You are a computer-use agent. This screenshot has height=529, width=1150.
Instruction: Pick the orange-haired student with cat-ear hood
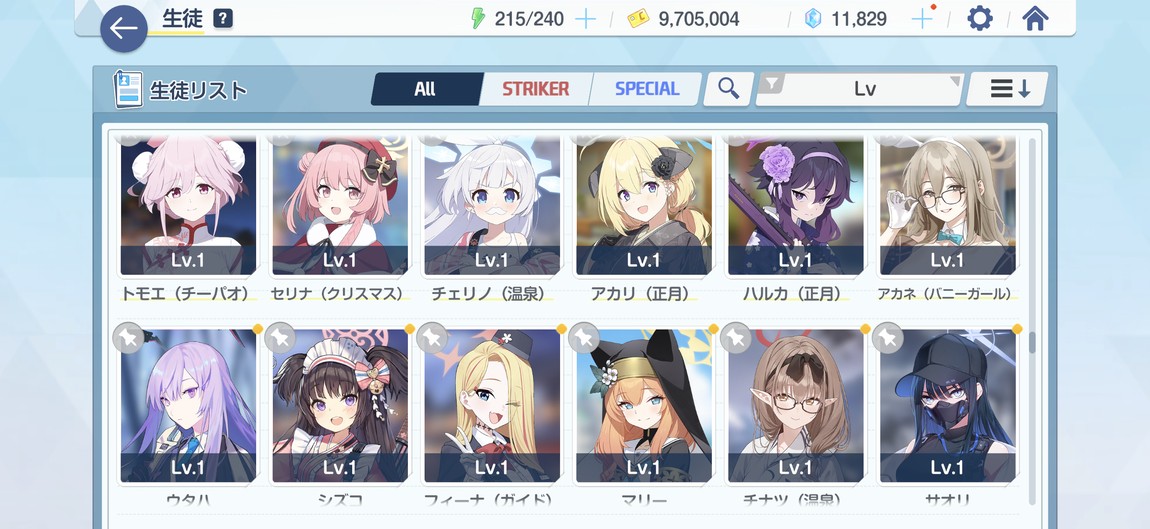pyautogui.click(x=644, y=405)
